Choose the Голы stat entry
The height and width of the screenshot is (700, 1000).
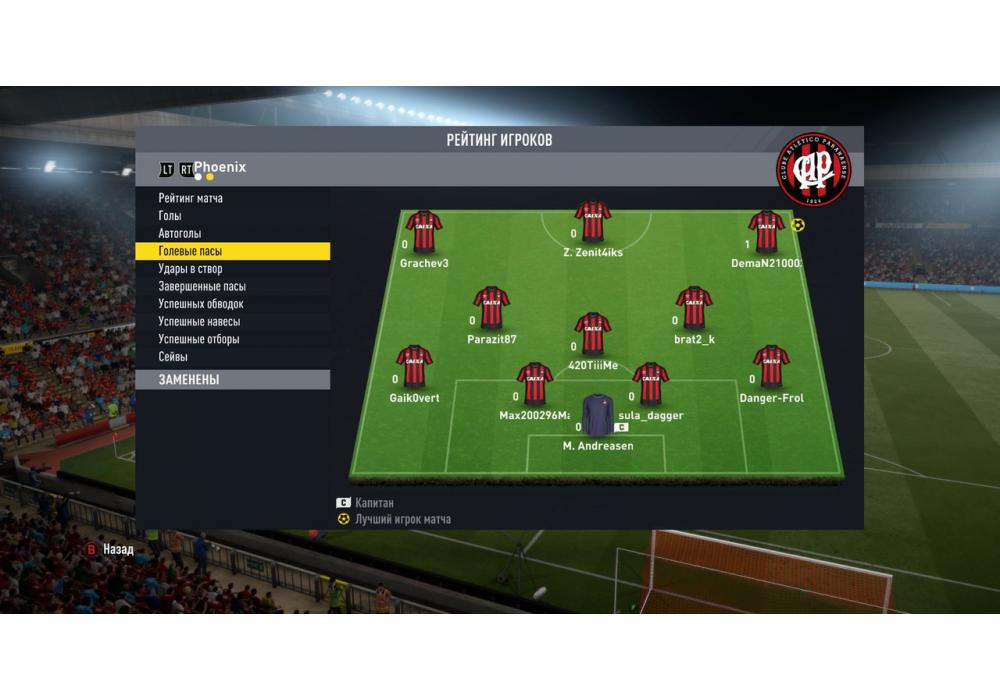click(170, 216)
